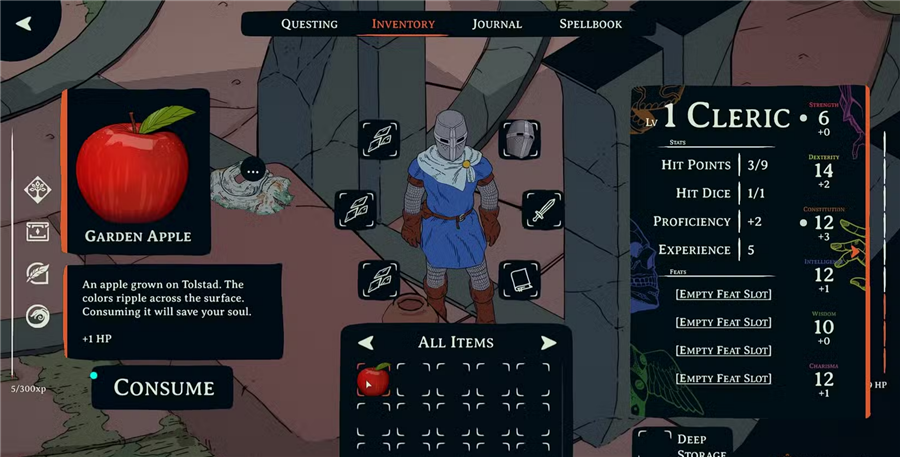900x457 pixels.
Task: Choose the book equipment slot
Action: [x=519, y=279]
